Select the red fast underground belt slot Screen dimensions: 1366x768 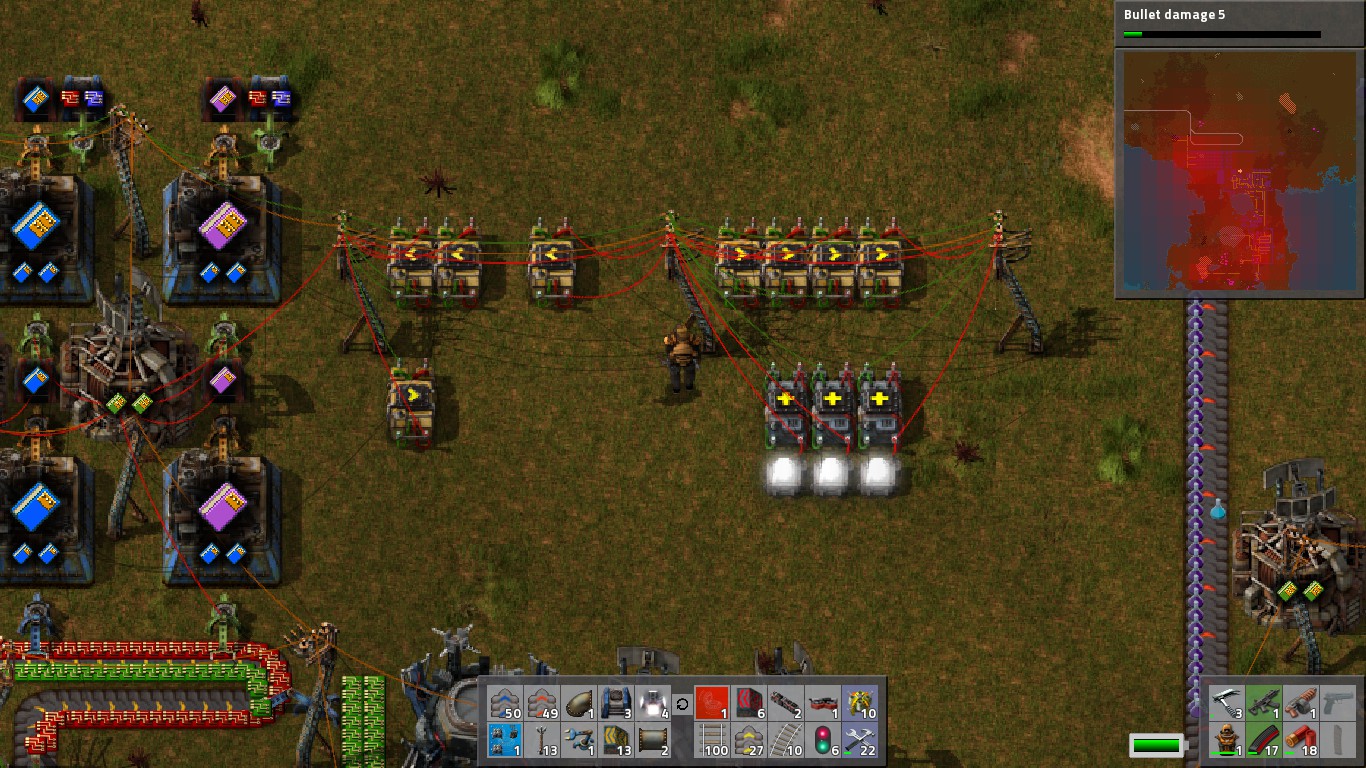(543, 703)
